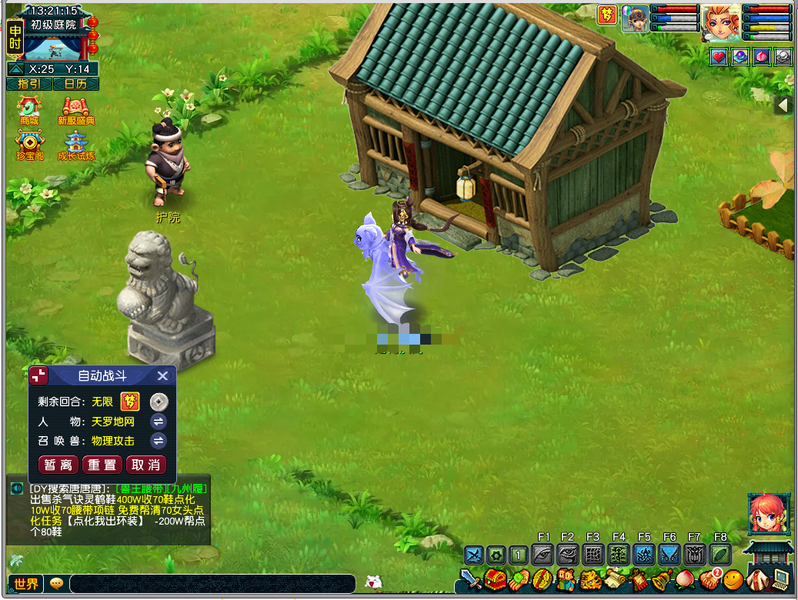Screen dimensions: 798x600
Task: Close the 自动战斗 auto-battle panel
Action: coord(163,376)
